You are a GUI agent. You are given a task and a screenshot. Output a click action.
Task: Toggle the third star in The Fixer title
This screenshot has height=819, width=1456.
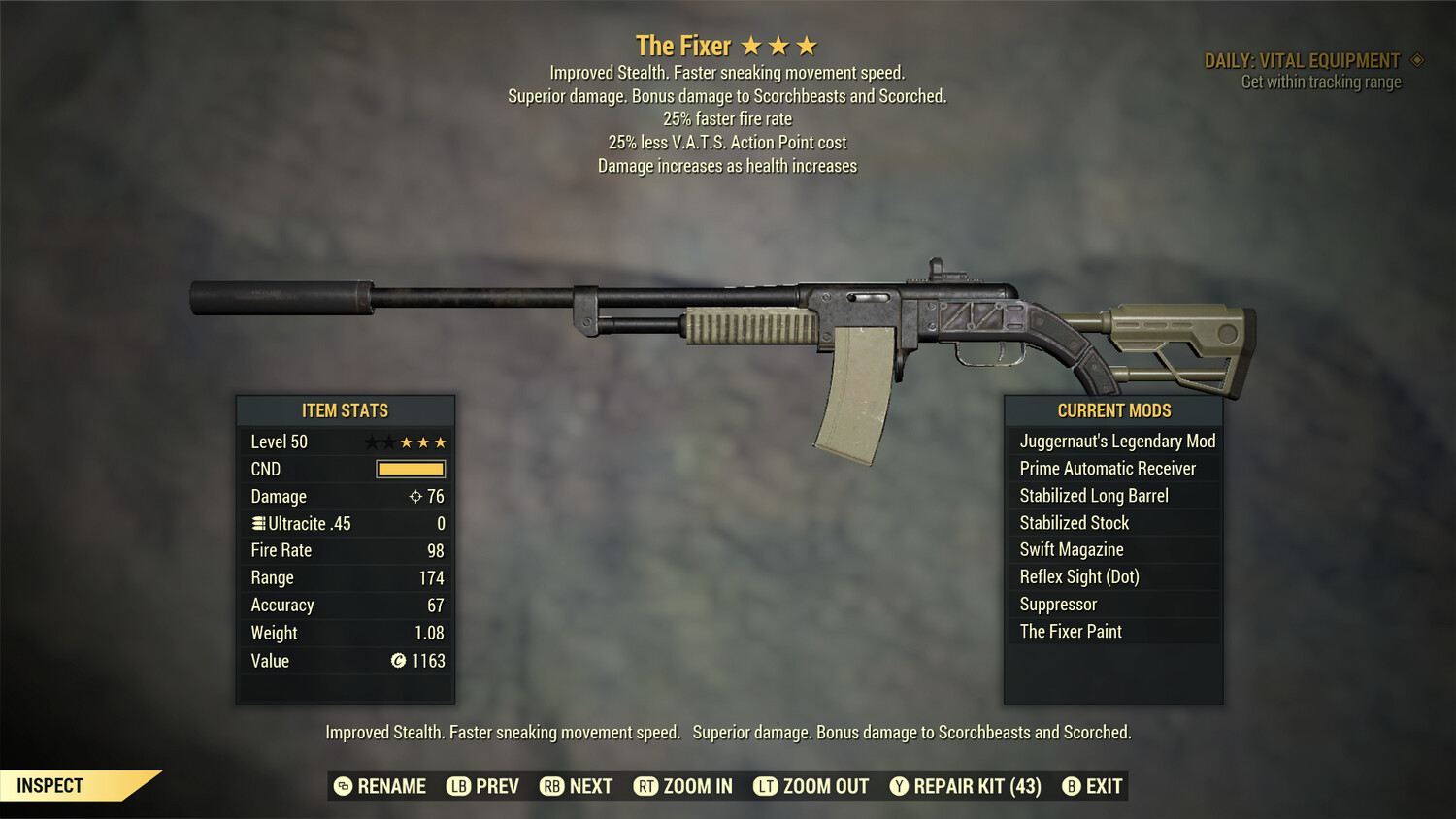click(808, 44)
